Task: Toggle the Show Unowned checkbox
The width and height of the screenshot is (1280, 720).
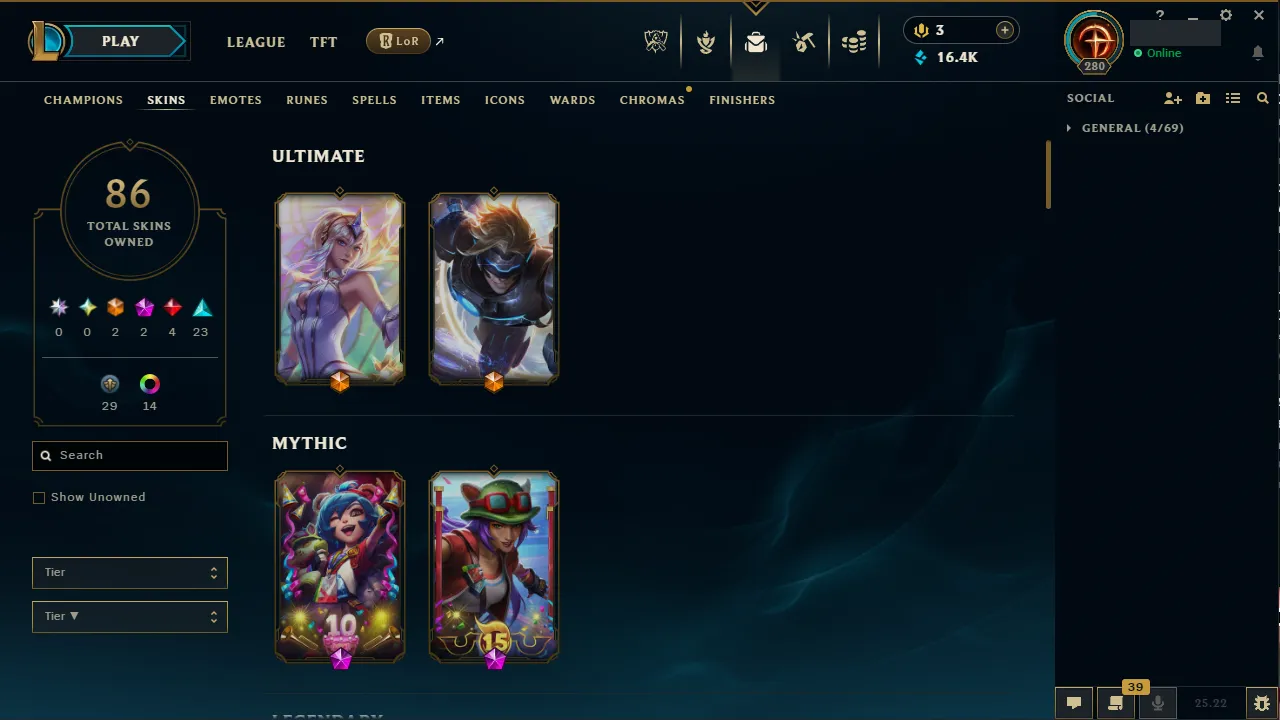Action: tap(39, 497)
